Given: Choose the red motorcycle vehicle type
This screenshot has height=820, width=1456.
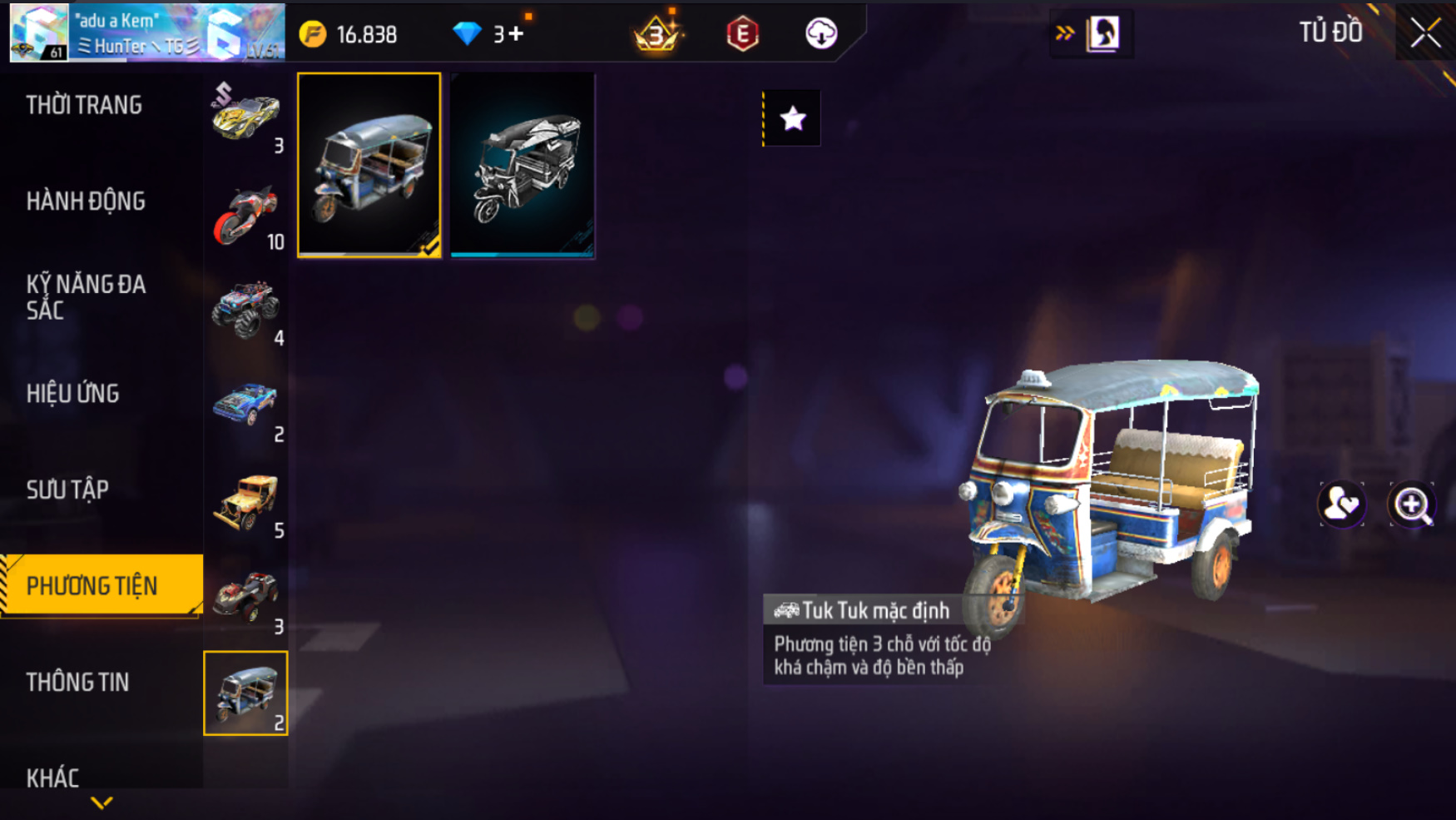Looking at the screenshot, I should (245, 215).
